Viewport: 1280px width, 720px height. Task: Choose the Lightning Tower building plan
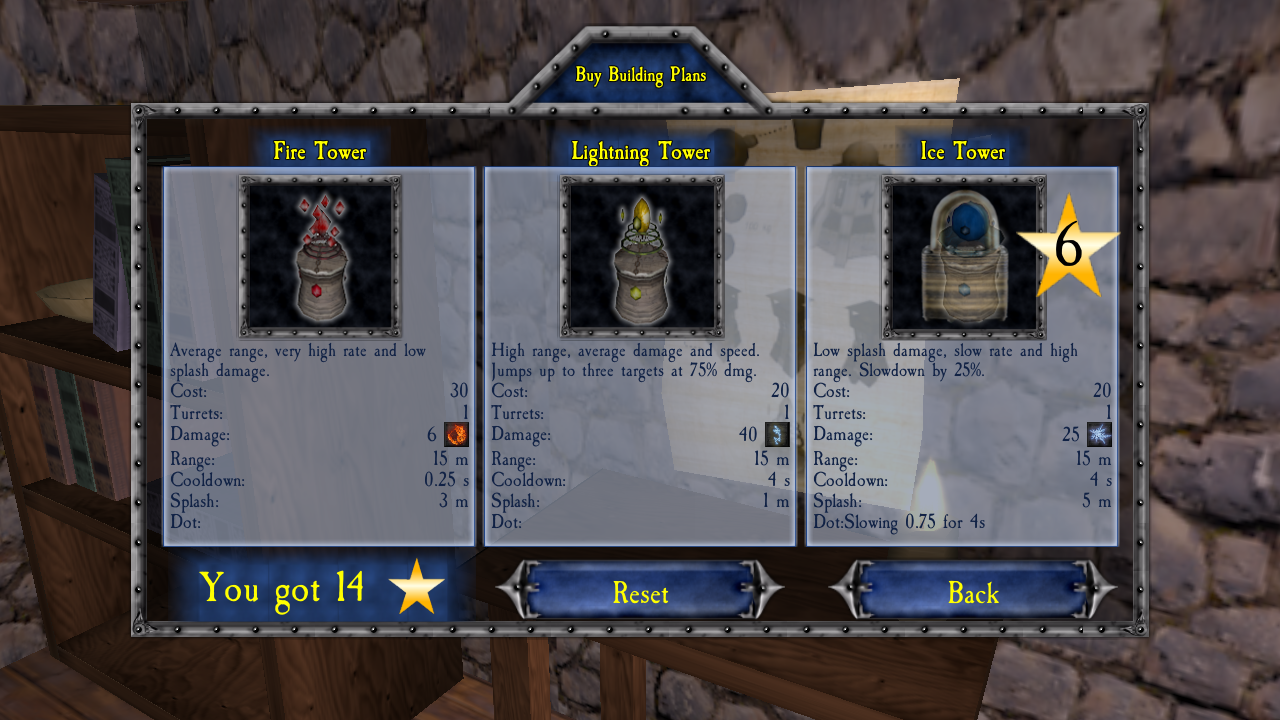pos(640,258)
